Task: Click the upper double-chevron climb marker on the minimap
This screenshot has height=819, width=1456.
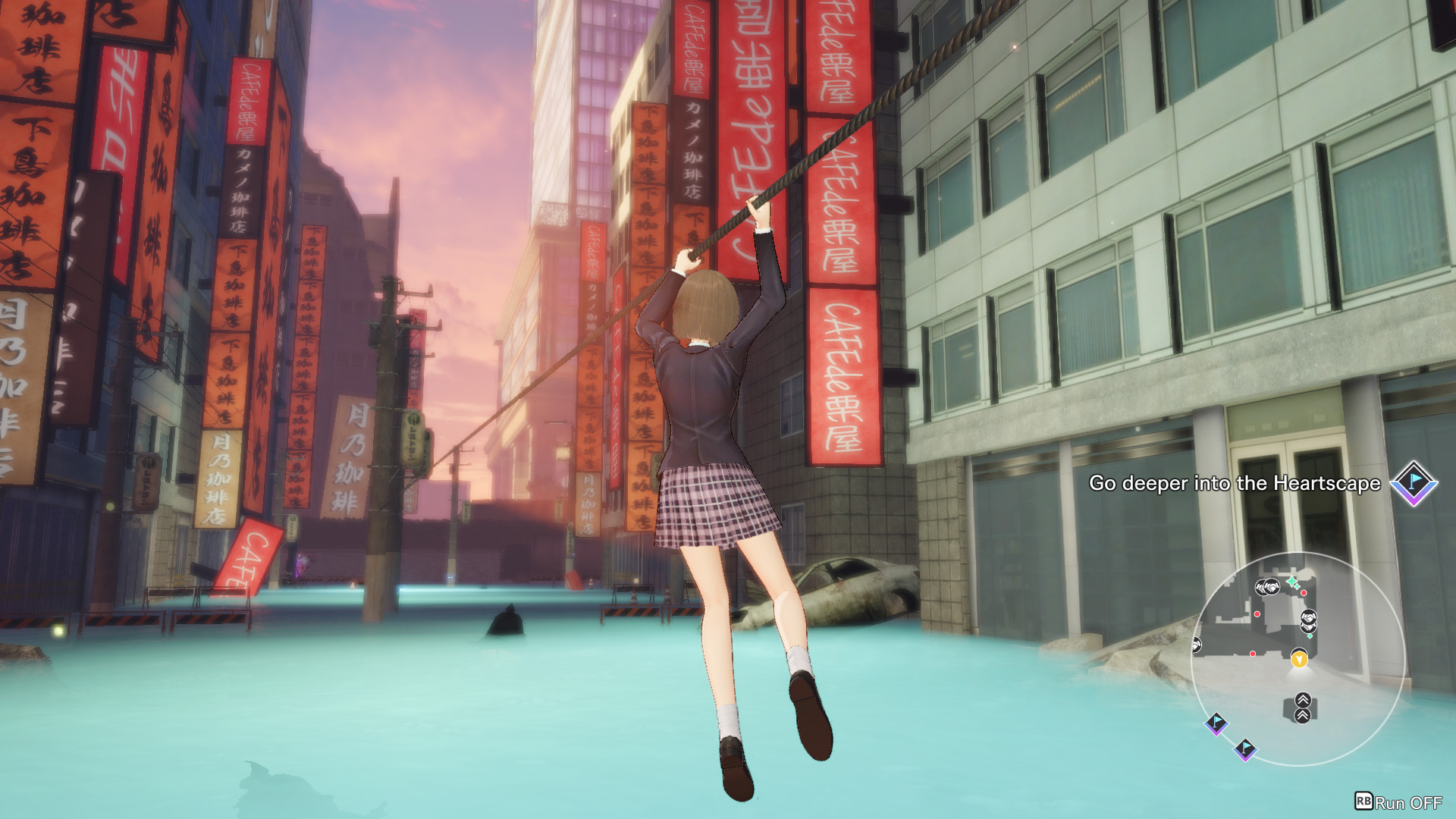Action: [x=1304, y=700]
